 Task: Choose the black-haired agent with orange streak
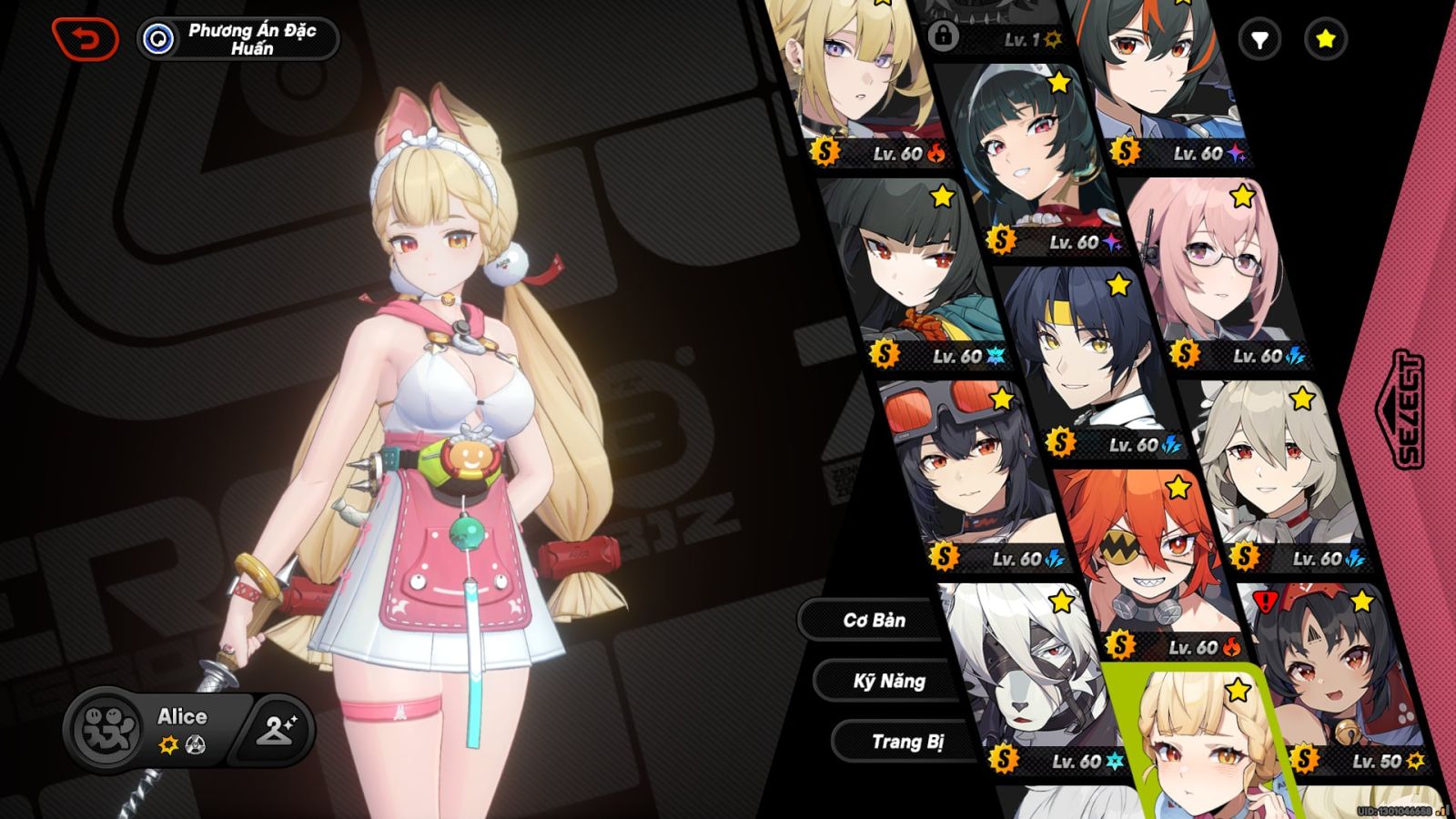(1156, 73)
